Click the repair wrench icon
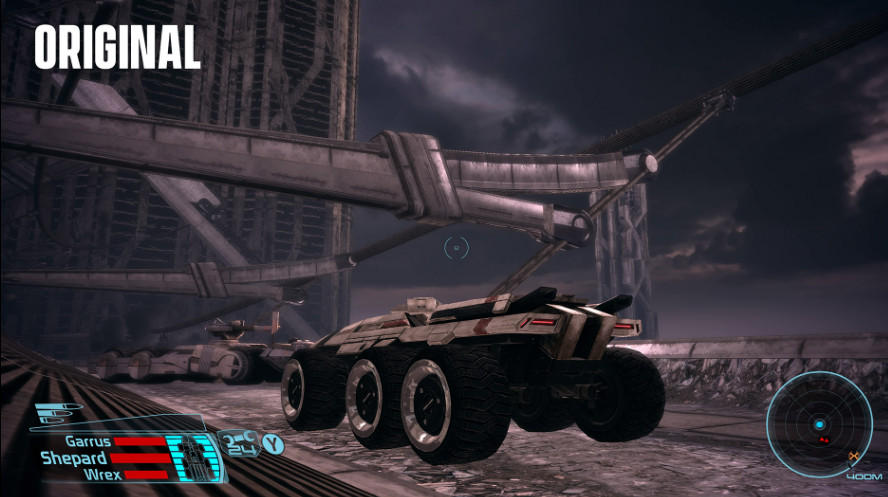The height and width of the screenshot is (497, 888). point(238,439)
